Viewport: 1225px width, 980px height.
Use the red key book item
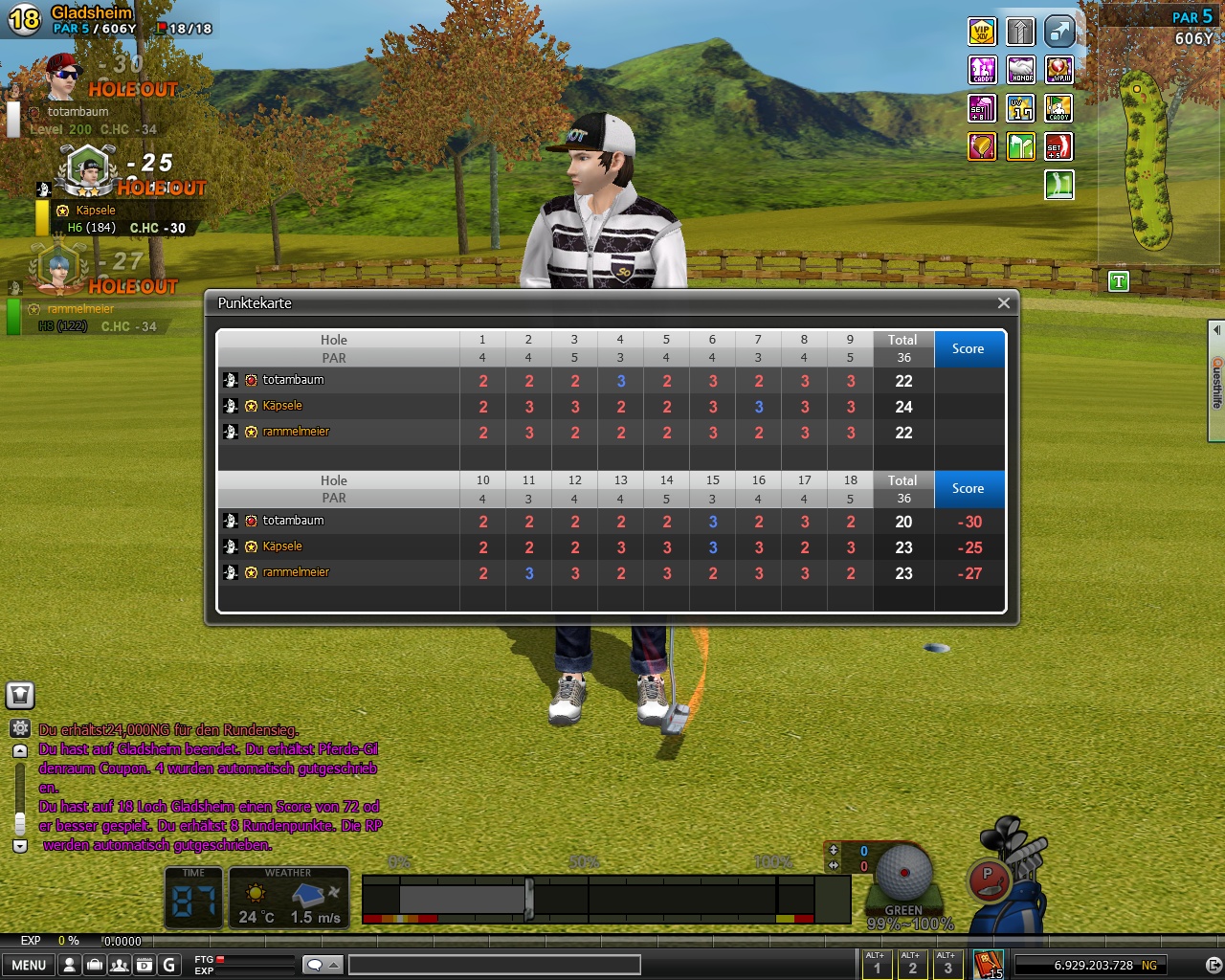tap(988, 964)
